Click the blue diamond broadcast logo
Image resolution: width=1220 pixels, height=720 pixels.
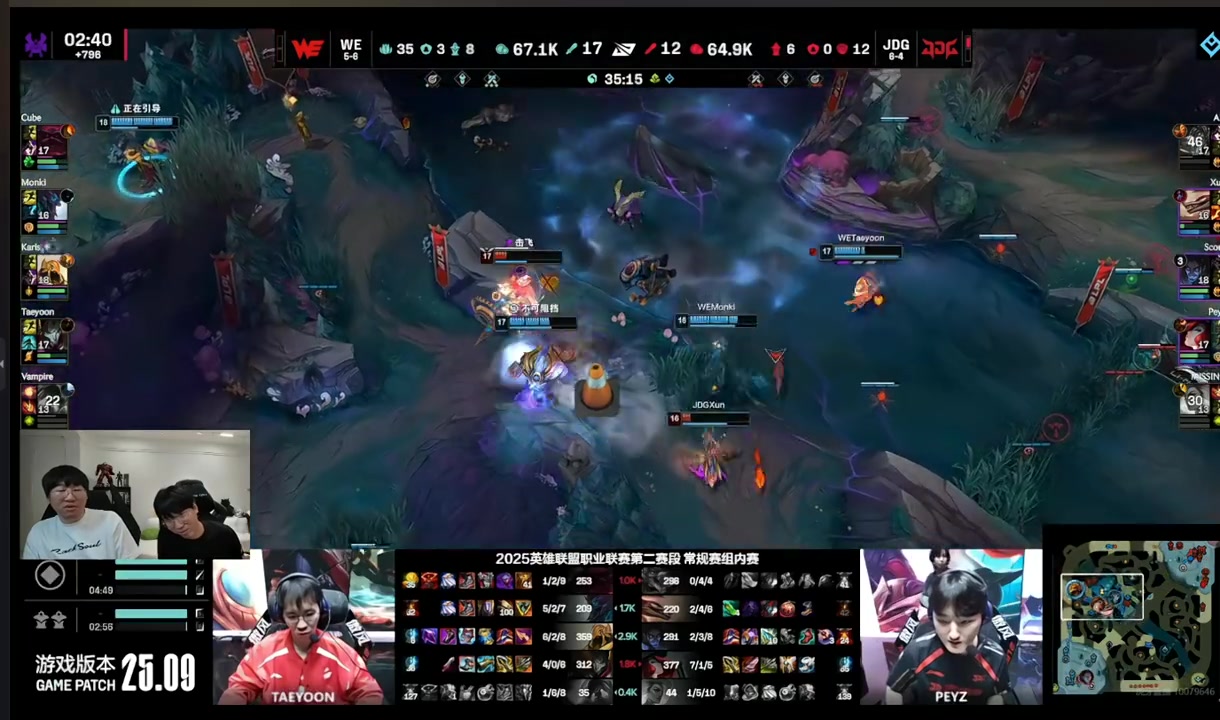(1208, 44)
